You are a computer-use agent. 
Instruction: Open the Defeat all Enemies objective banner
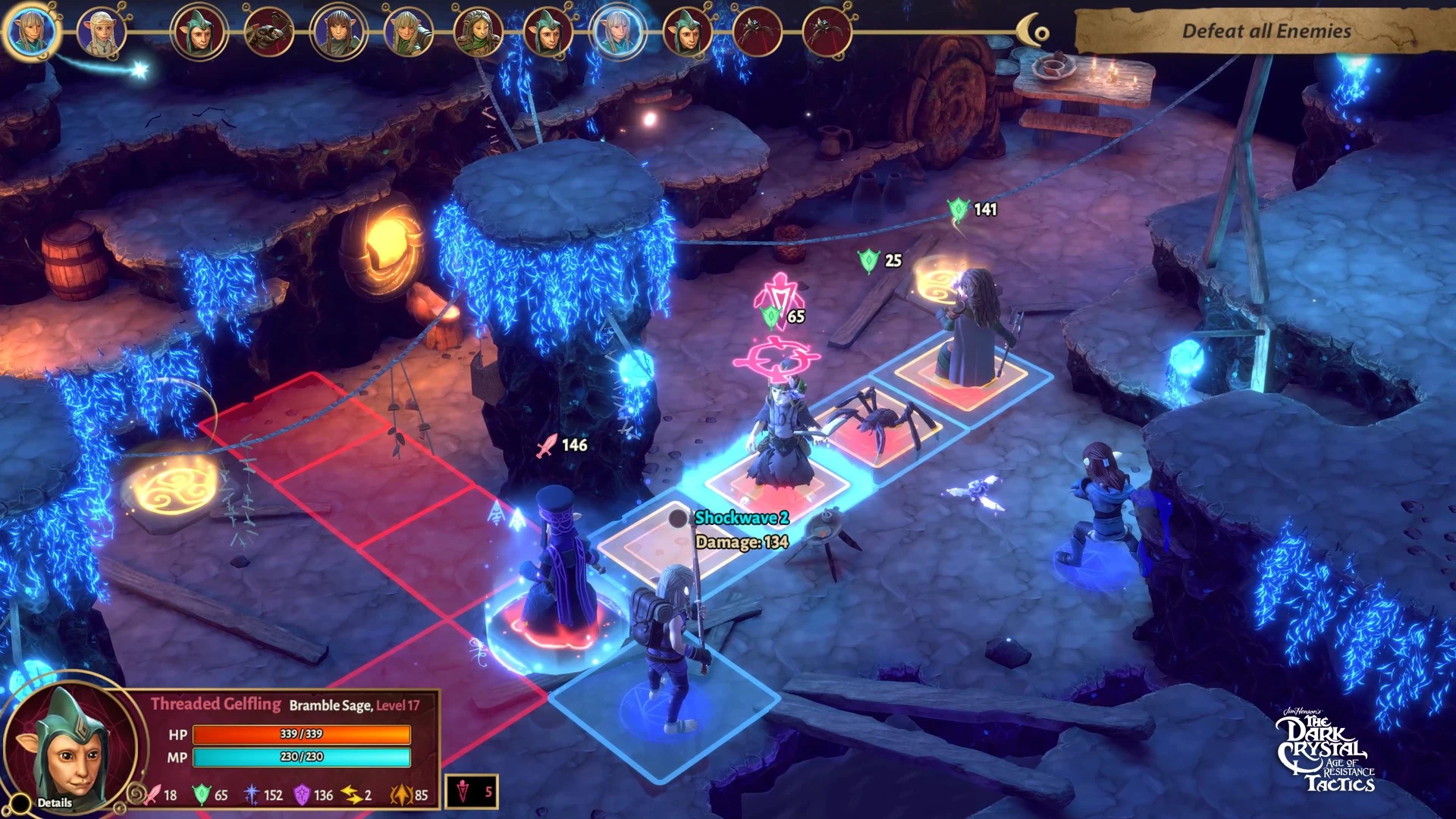[x=1266, y=31]
